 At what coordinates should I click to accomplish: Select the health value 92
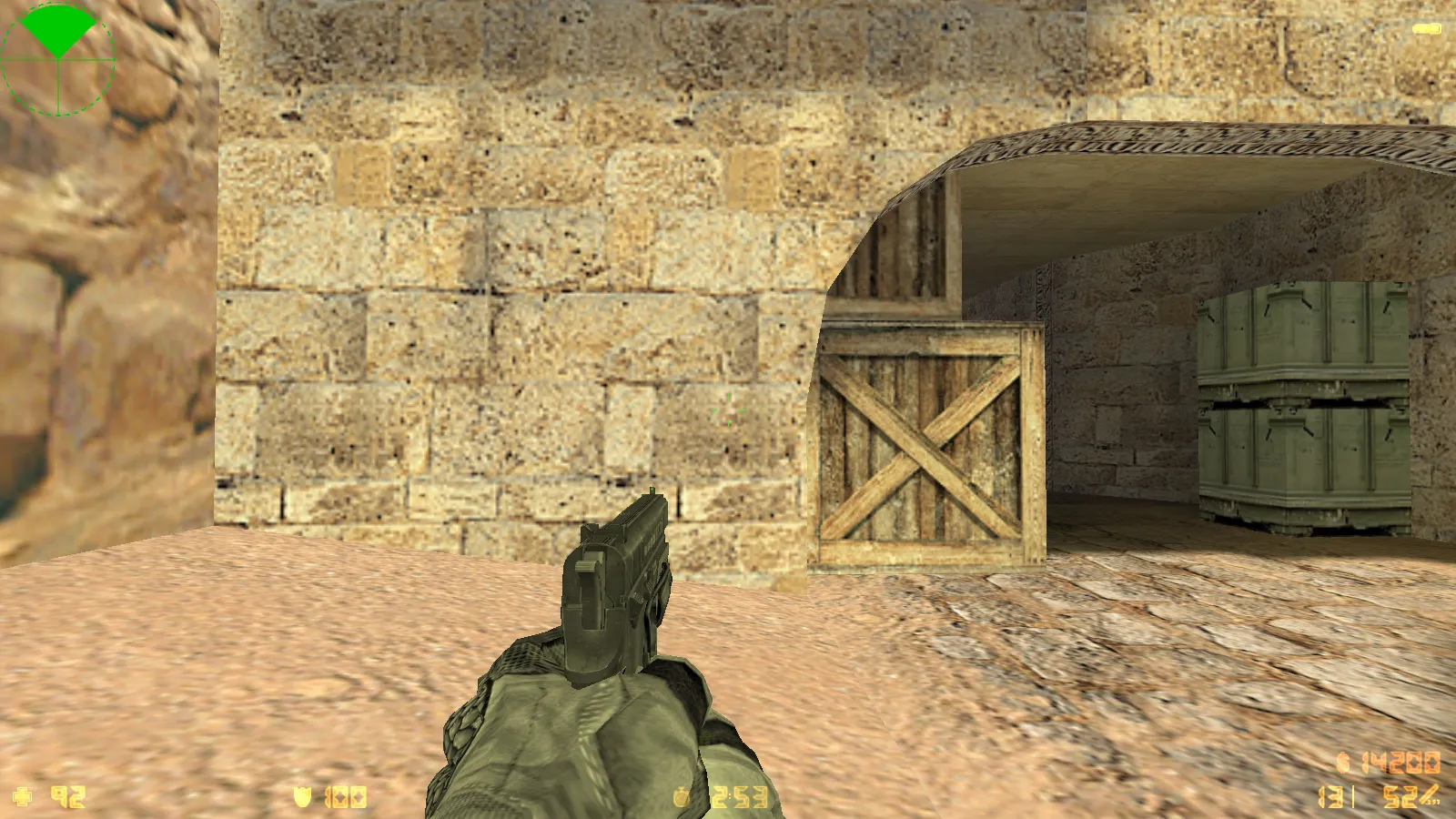[x=66, y=795]
